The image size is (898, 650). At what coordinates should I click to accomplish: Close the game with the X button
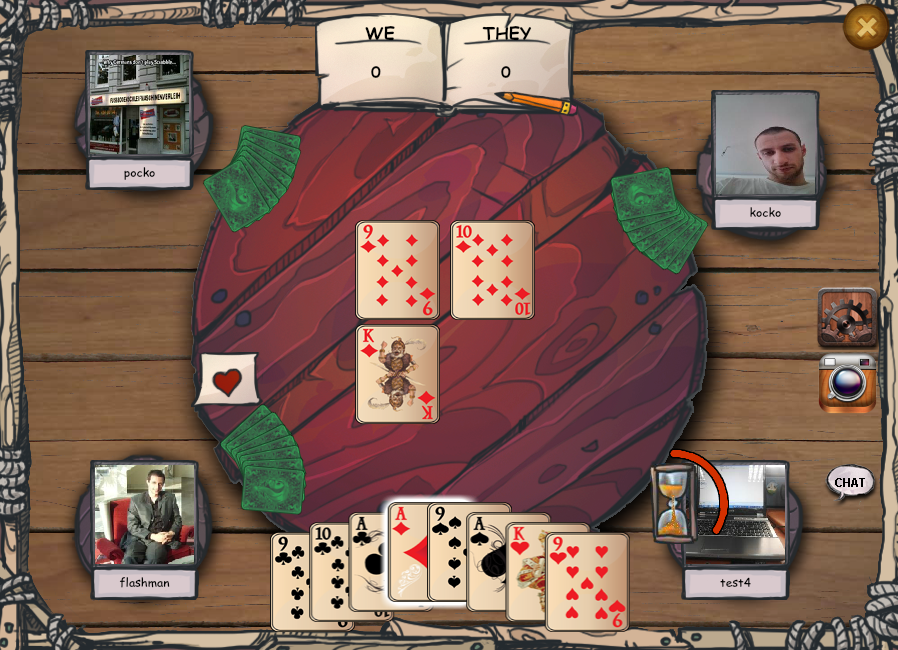tap(865, 27)
